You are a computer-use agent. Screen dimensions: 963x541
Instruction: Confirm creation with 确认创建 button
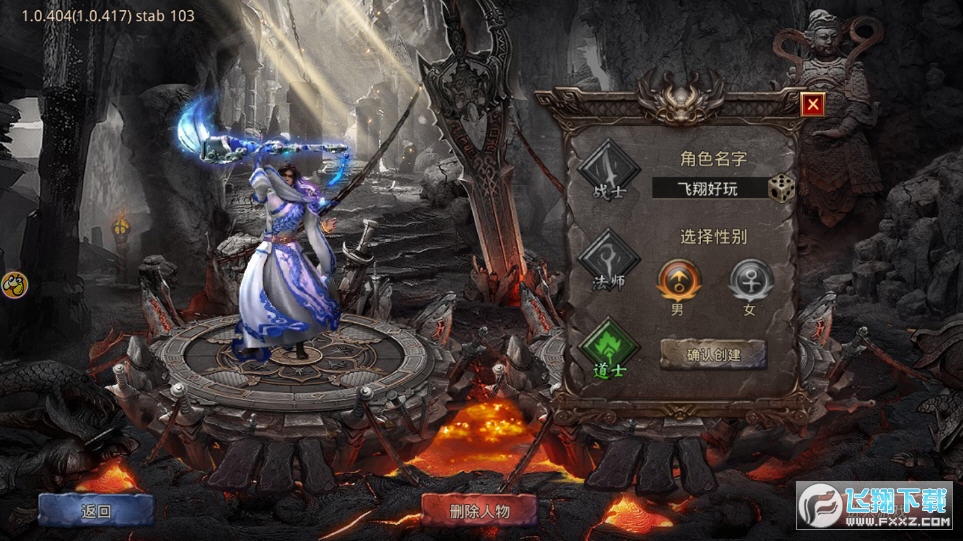point(713,354)
